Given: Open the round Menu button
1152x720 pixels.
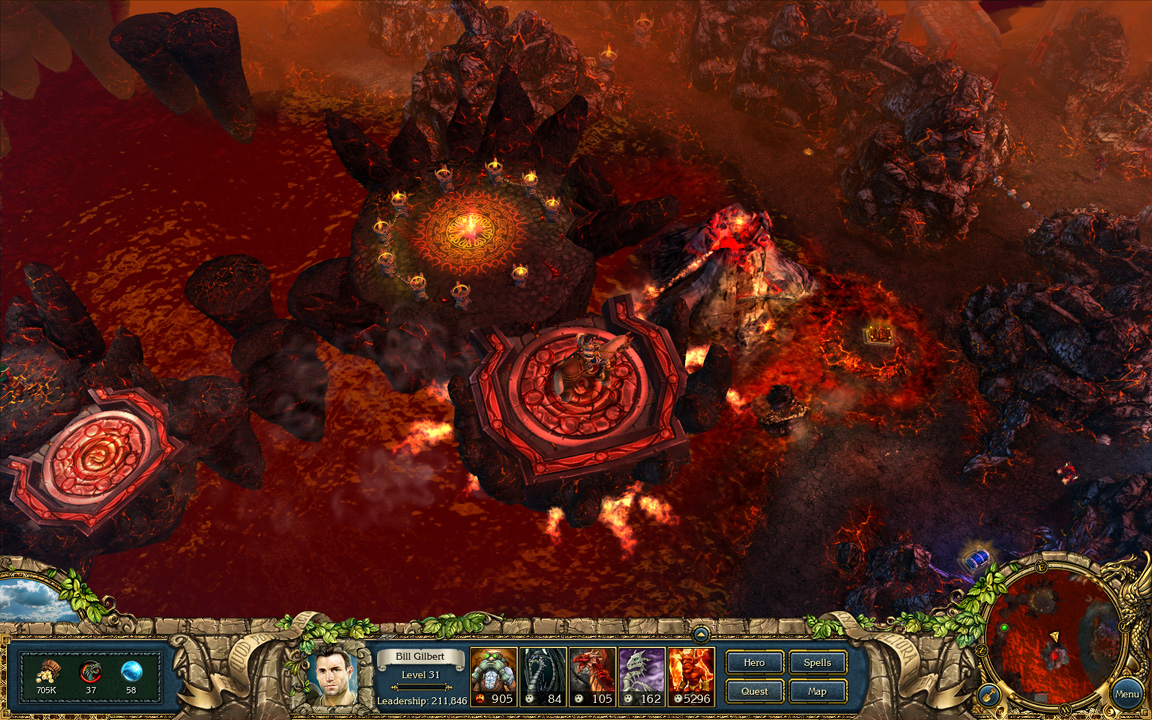Looking at the screenshot, I should coord(1127,693).
